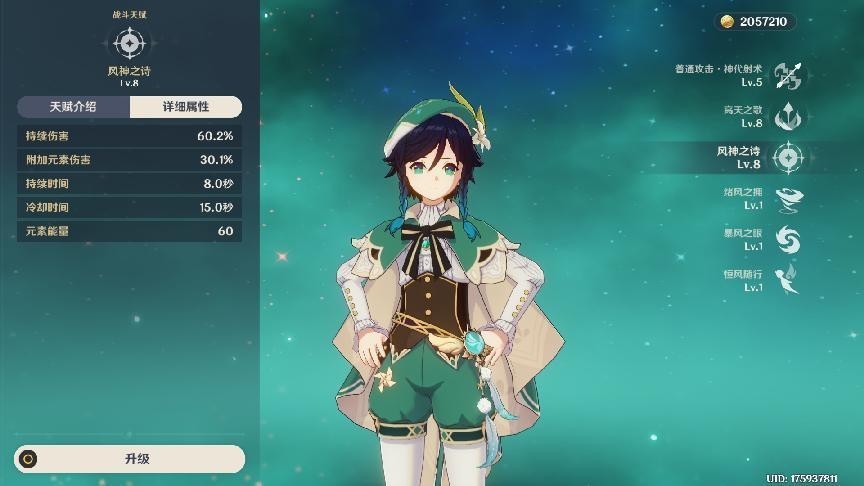Viewport: 864px width, 486px height.
Task: Select the 普通攻击·神代射术 talent
Action: (788, 75)
